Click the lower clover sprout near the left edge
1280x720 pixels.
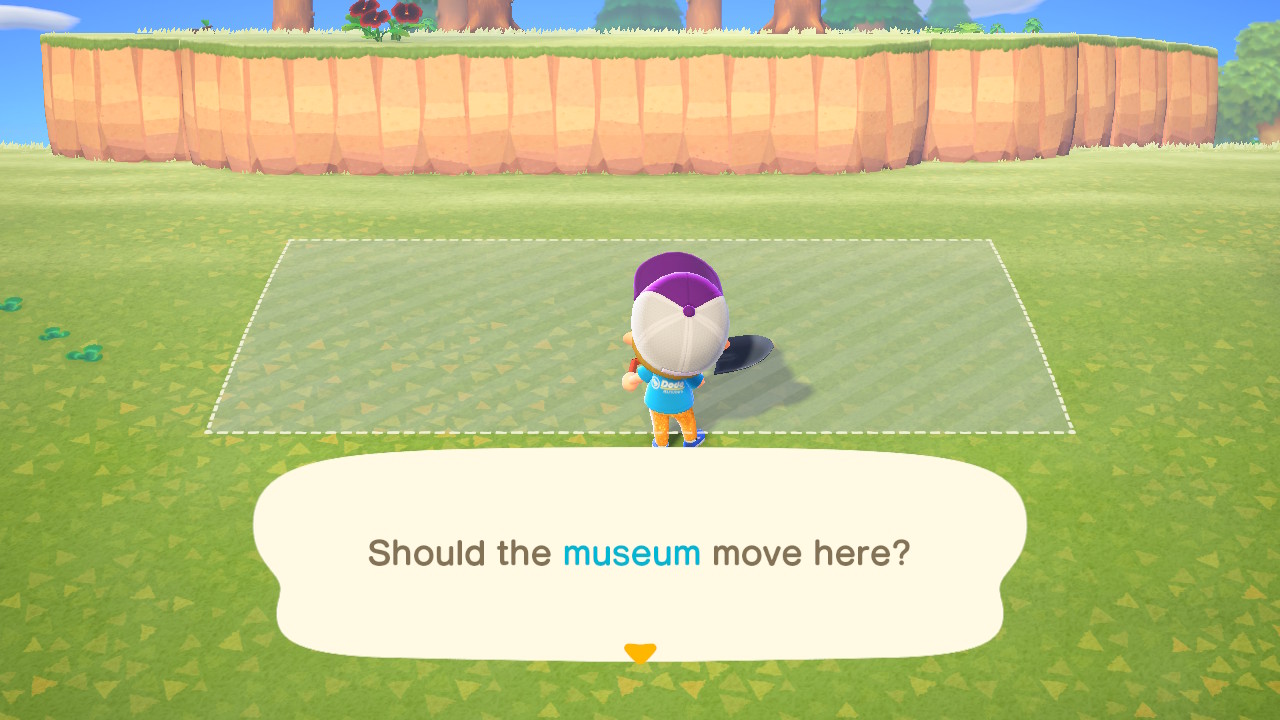pyautogui.click(x=83, y=355)
